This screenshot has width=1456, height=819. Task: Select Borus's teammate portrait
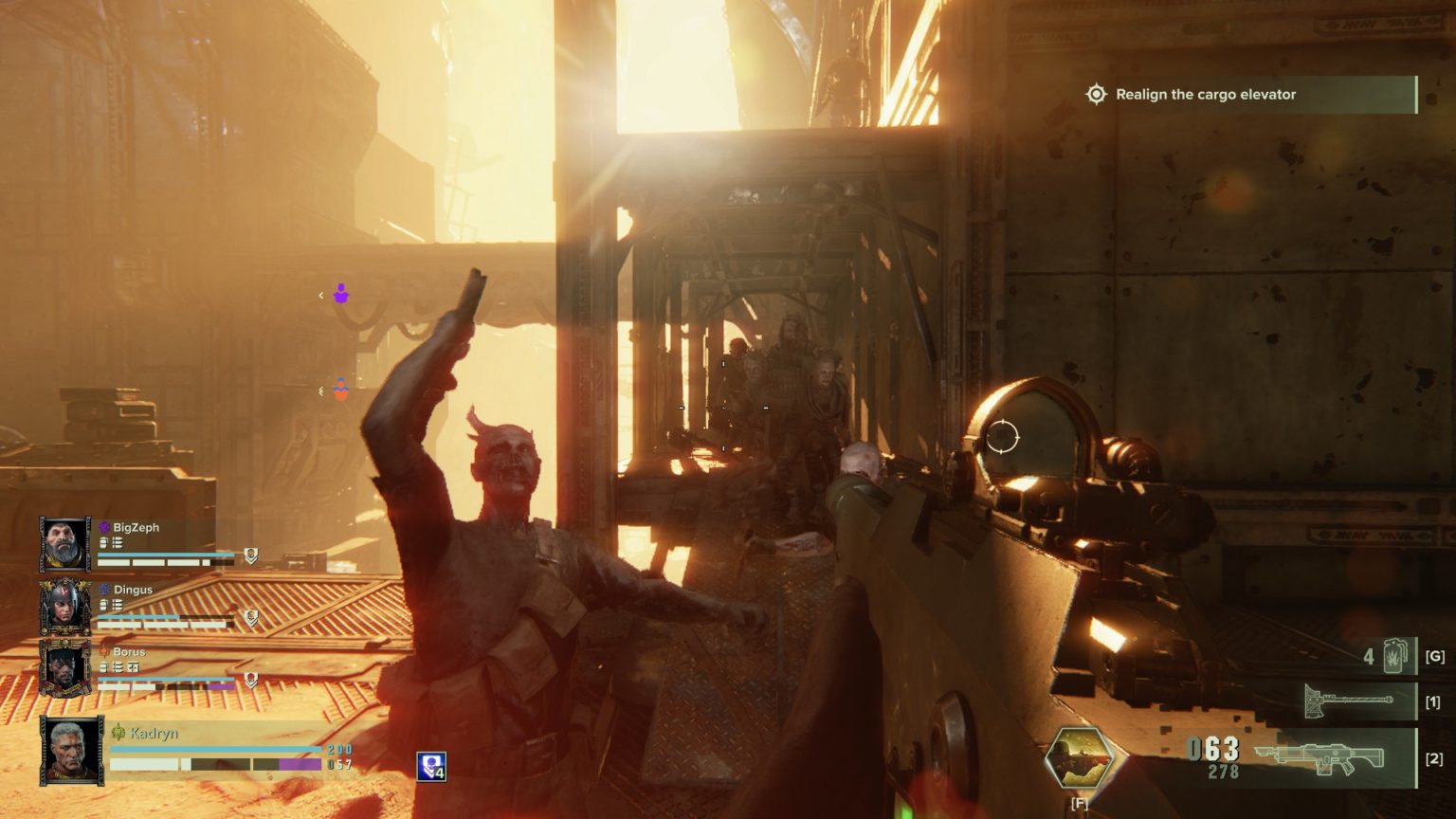[64, 668]
